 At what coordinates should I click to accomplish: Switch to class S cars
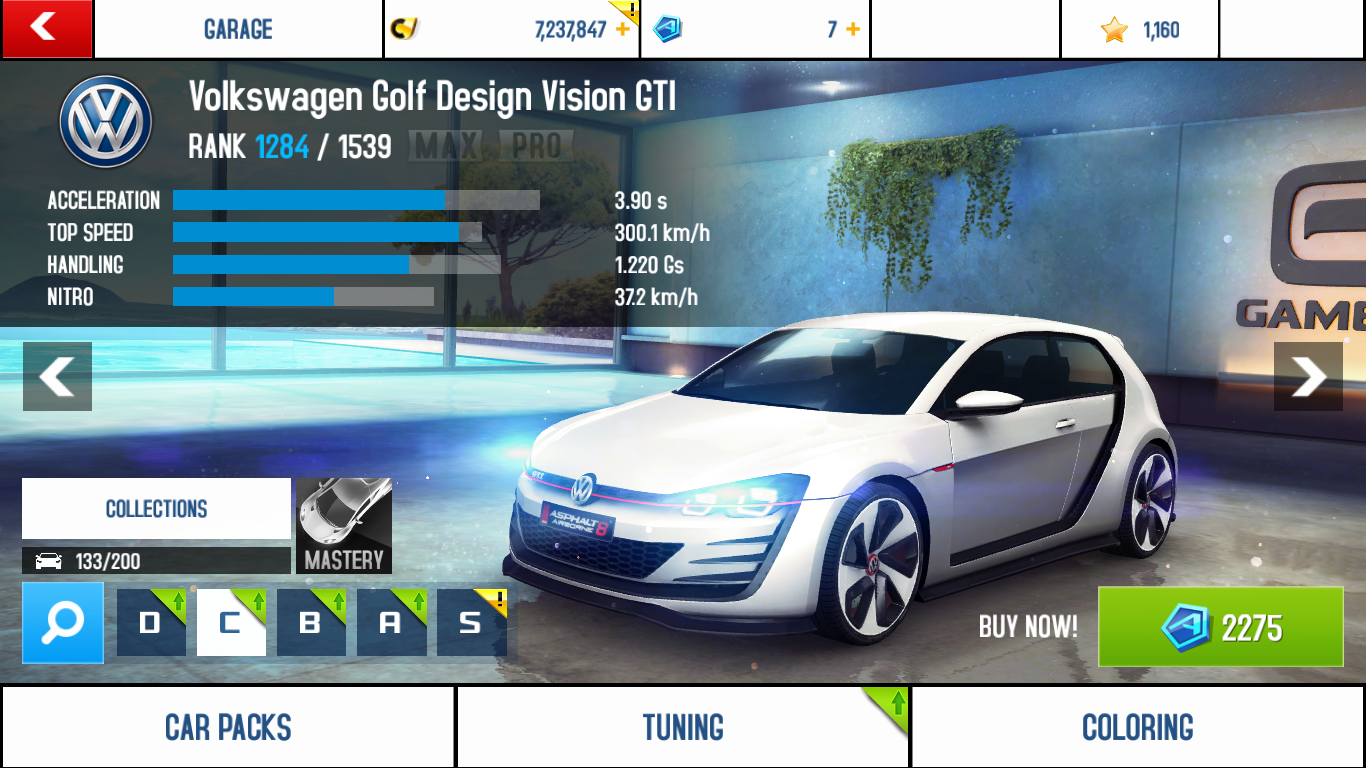pyautogui.click(x=471, y=623)
